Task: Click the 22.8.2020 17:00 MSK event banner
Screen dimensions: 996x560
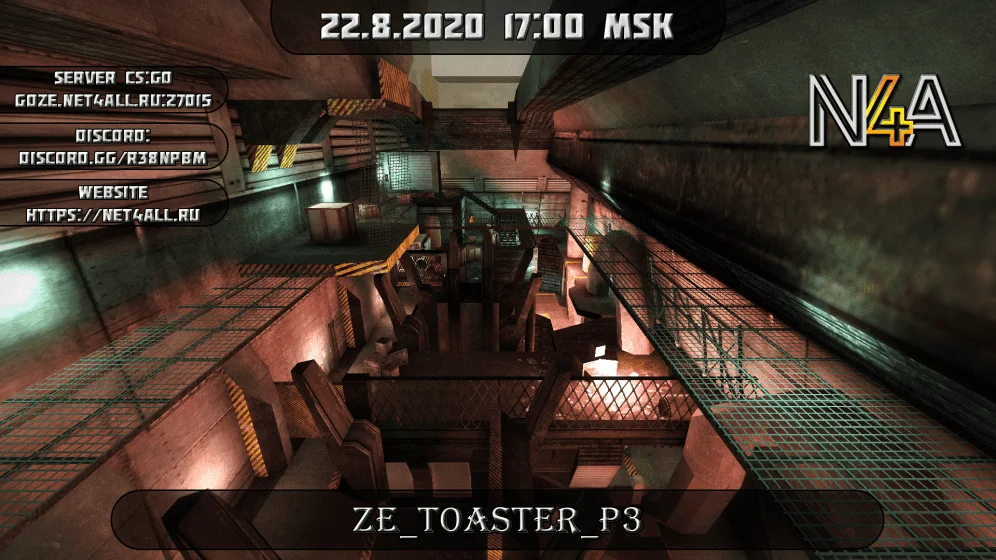Action: coord(496,26)
